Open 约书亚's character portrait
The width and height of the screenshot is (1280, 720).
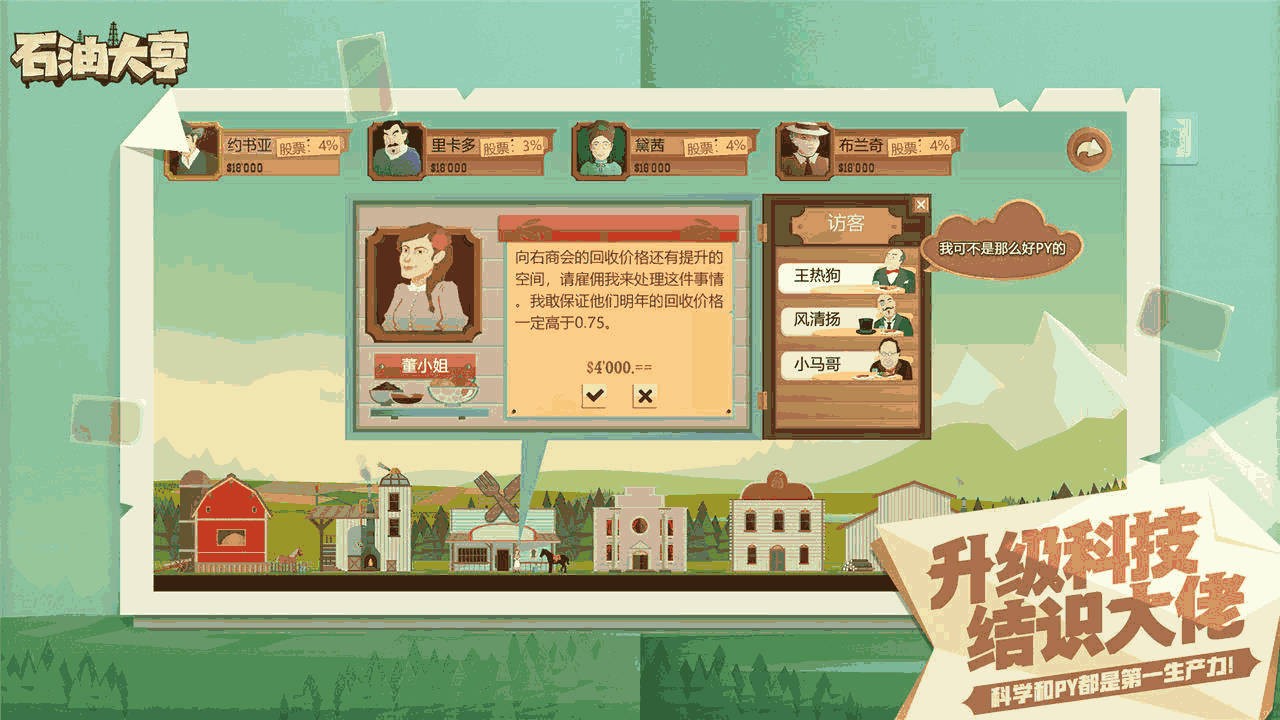pos(196,150)
